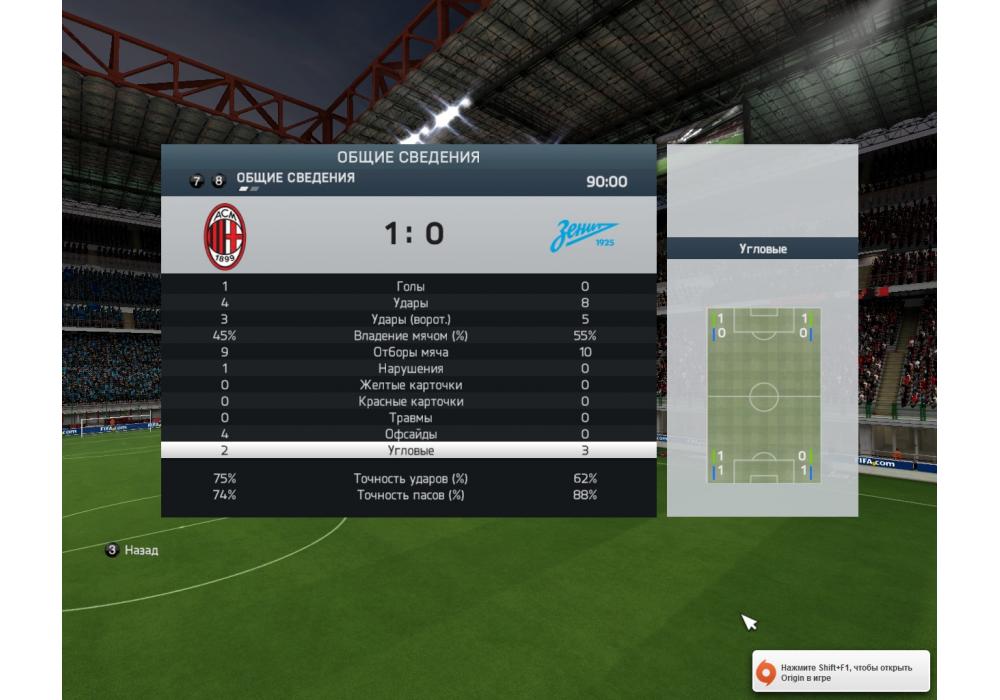Choose the Красные карточки row

pos(410,402)
